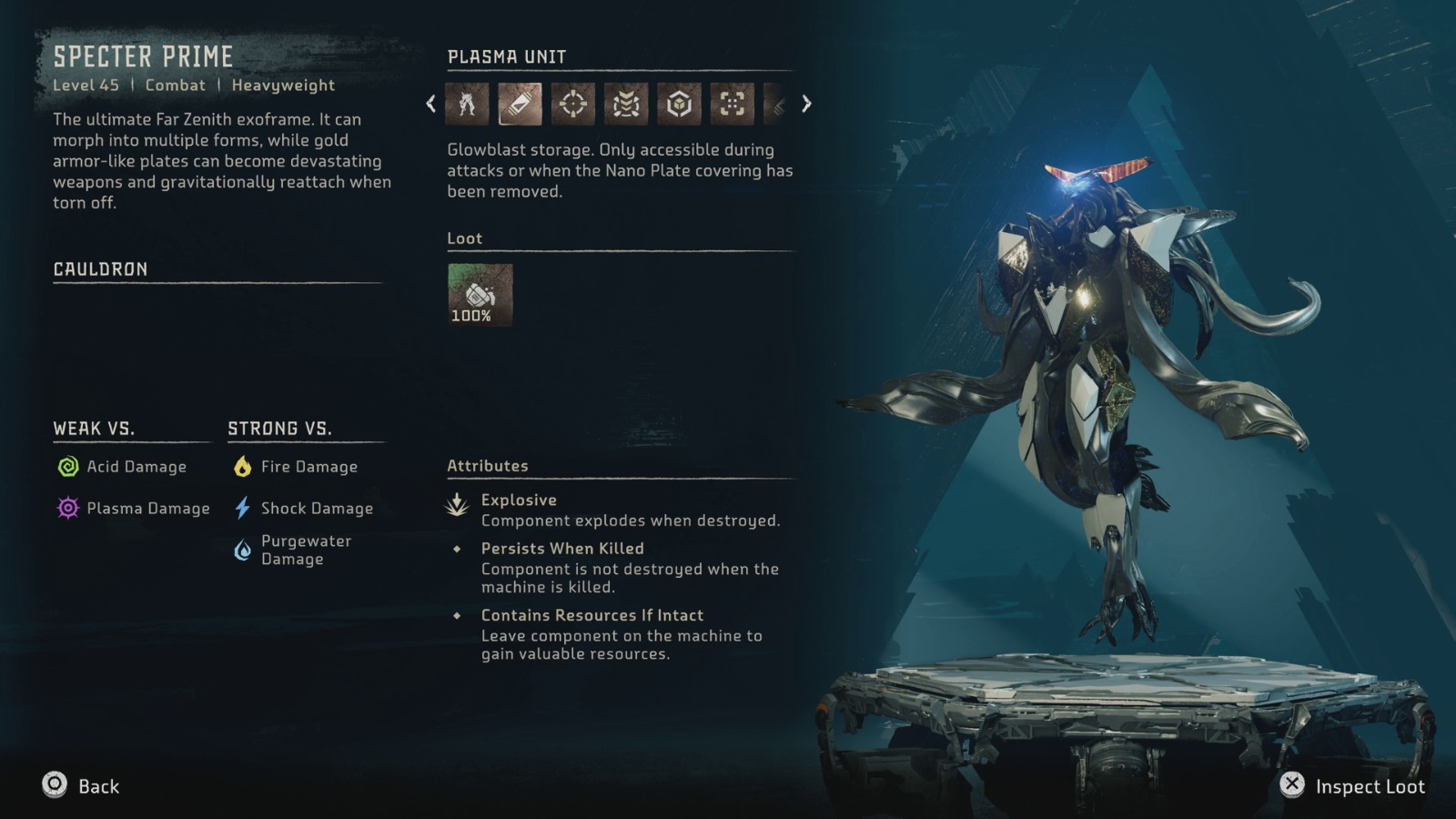
Task: Select the partially hidden last component icon
Action: pyautogui.click(x=776, y=104)
